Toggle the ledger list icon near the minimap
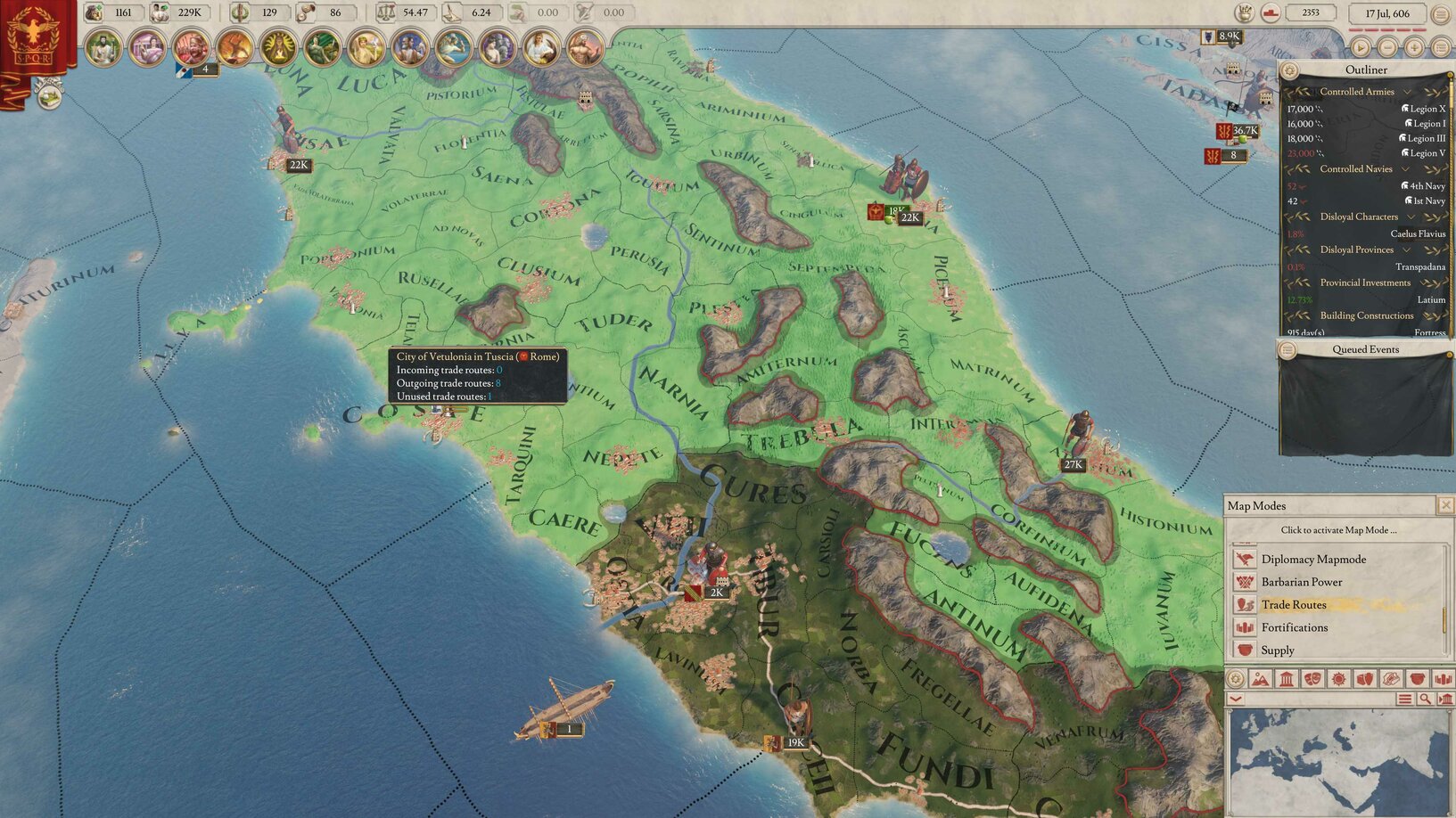The width and height of the screenshot is (1456, 818). 1404,699
